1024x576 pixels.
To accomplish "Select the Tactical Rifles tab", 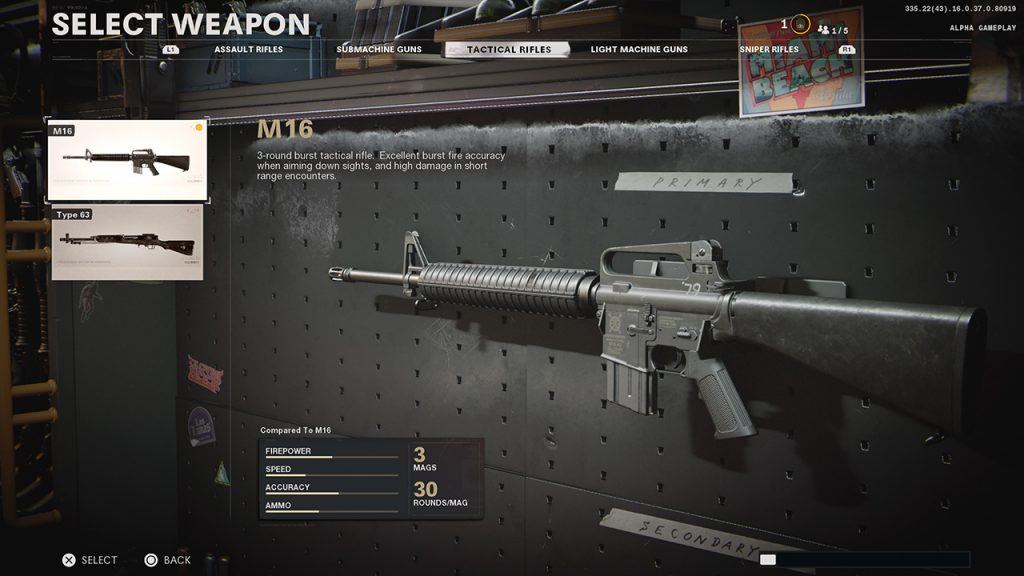I will tap(508, 49).
